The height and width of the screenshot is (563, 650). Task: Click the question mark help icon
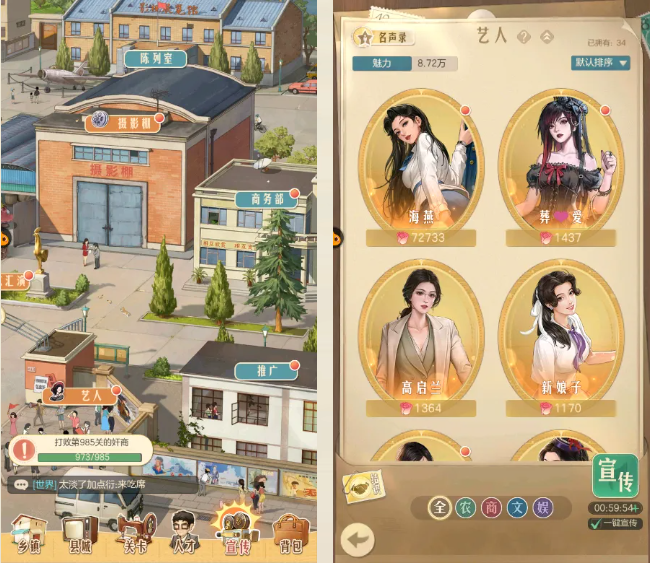click(x=526, y=36)
